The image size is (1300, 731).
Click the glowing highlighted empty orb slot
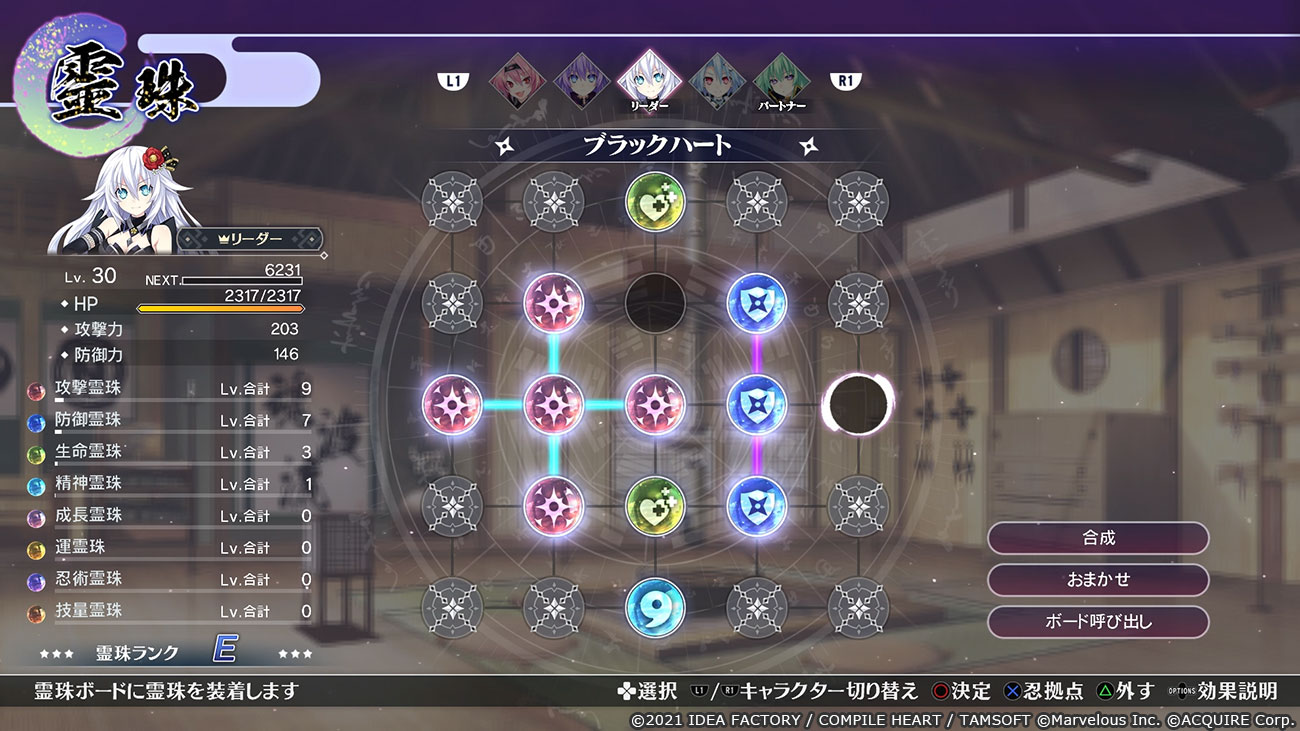pyautogui.click(x=858, y=404)
